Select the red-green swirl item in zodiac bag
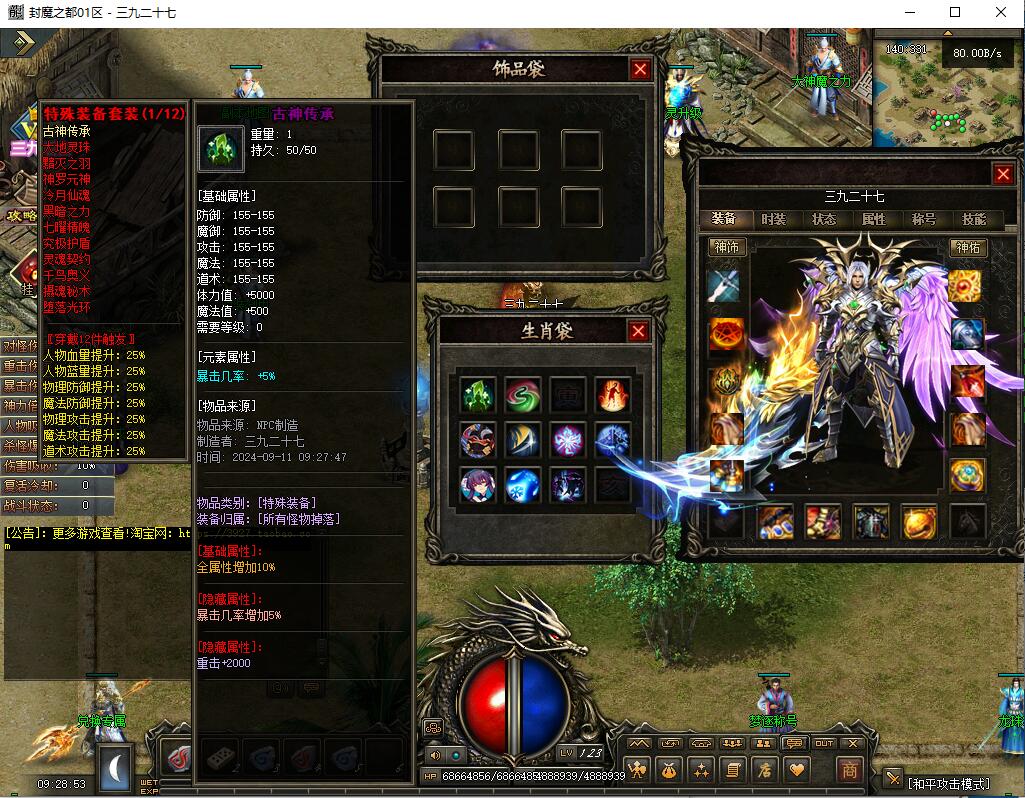Viewport: 1025px width, 798px height. coord(522,395)
